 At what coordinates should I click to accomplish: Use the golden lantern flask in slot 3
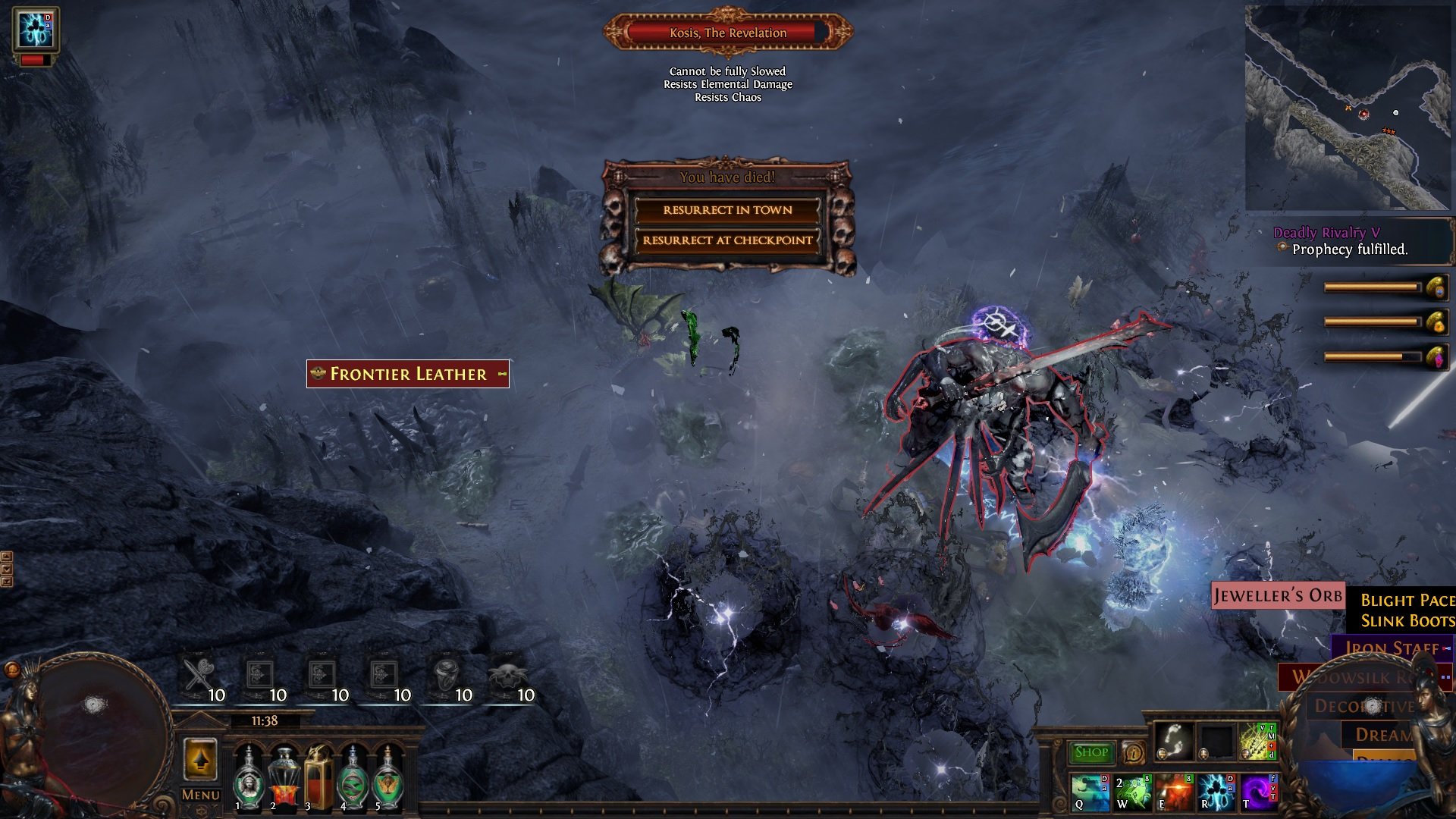[318, 780]
